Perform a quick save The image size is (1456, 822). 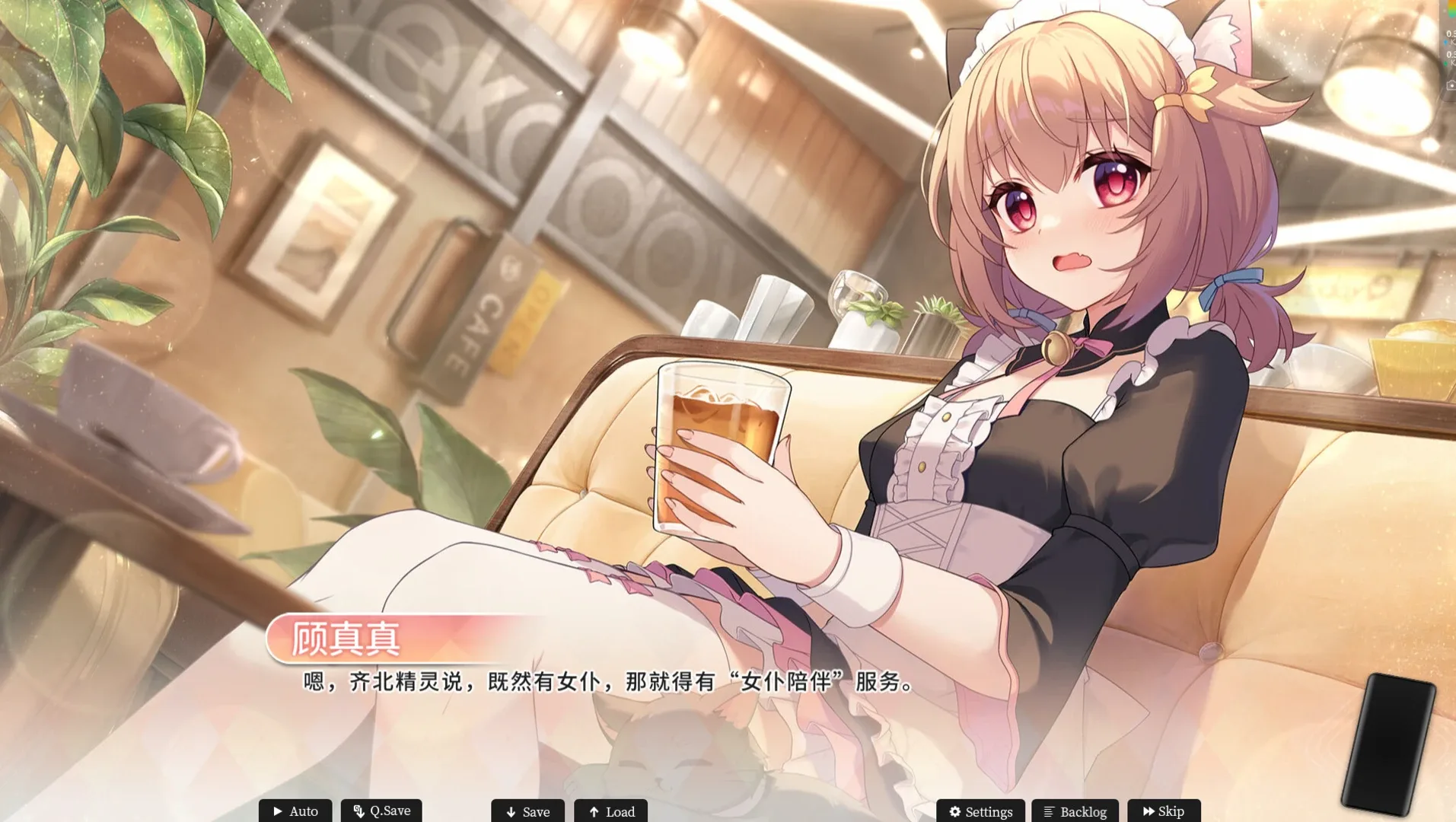(381, 811)
